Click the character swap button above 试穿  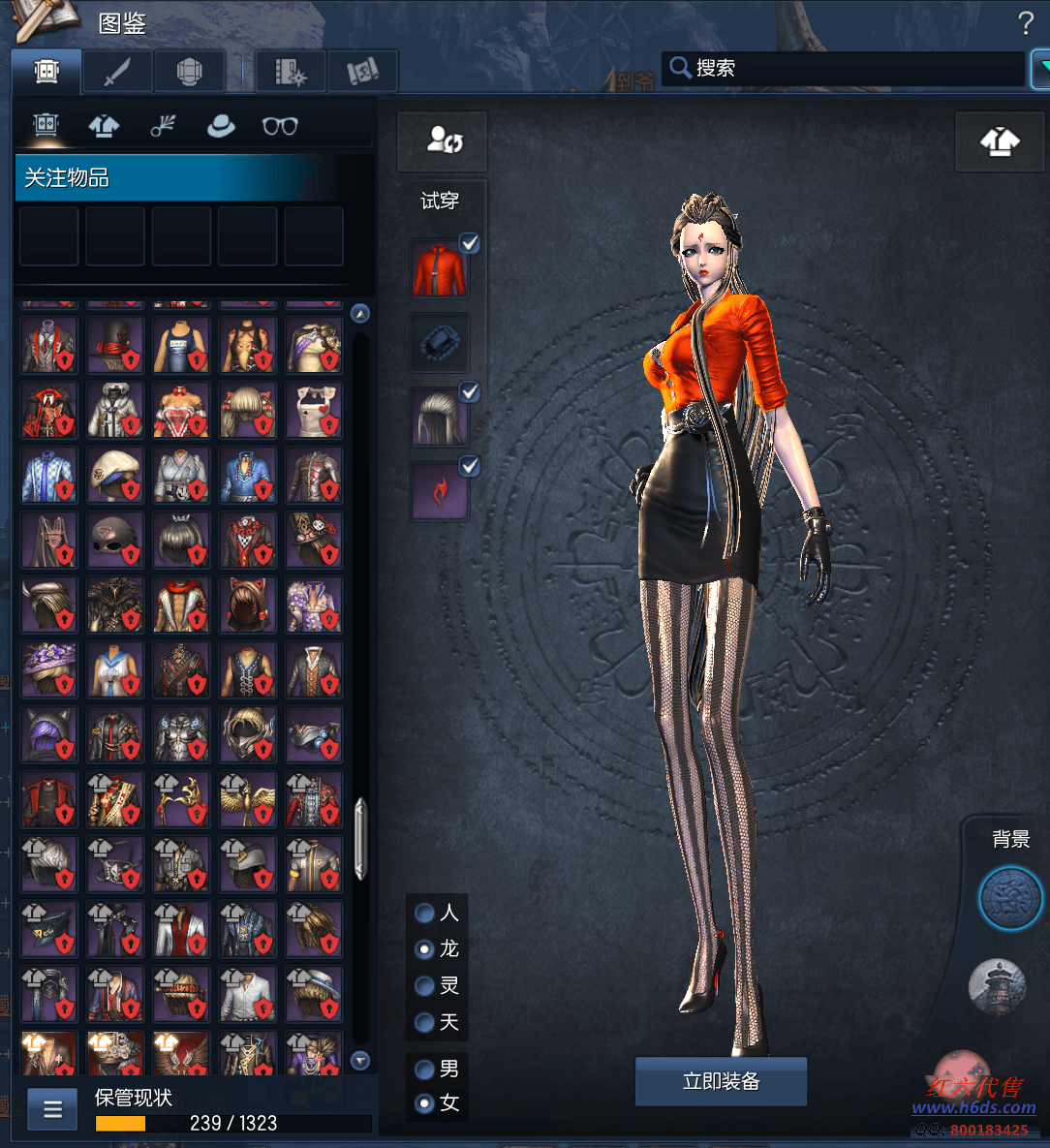point(443,141)
